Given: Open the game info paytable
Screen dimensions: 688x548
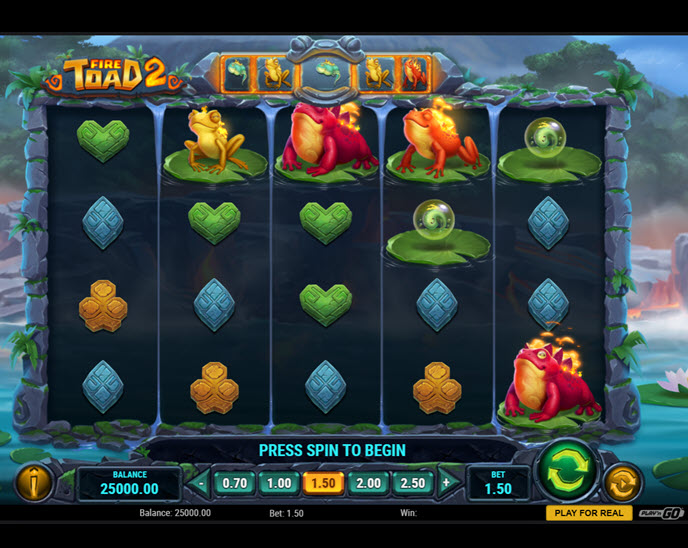Looking at the screenshot, I should coord(33,483).
